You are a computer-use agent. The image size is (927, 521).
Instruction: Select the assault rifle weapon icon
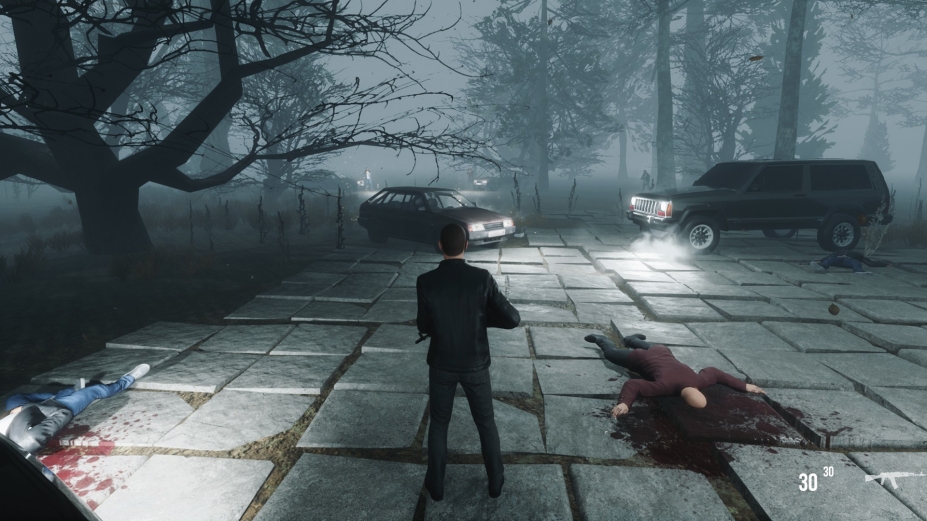[x=893, y=478]
